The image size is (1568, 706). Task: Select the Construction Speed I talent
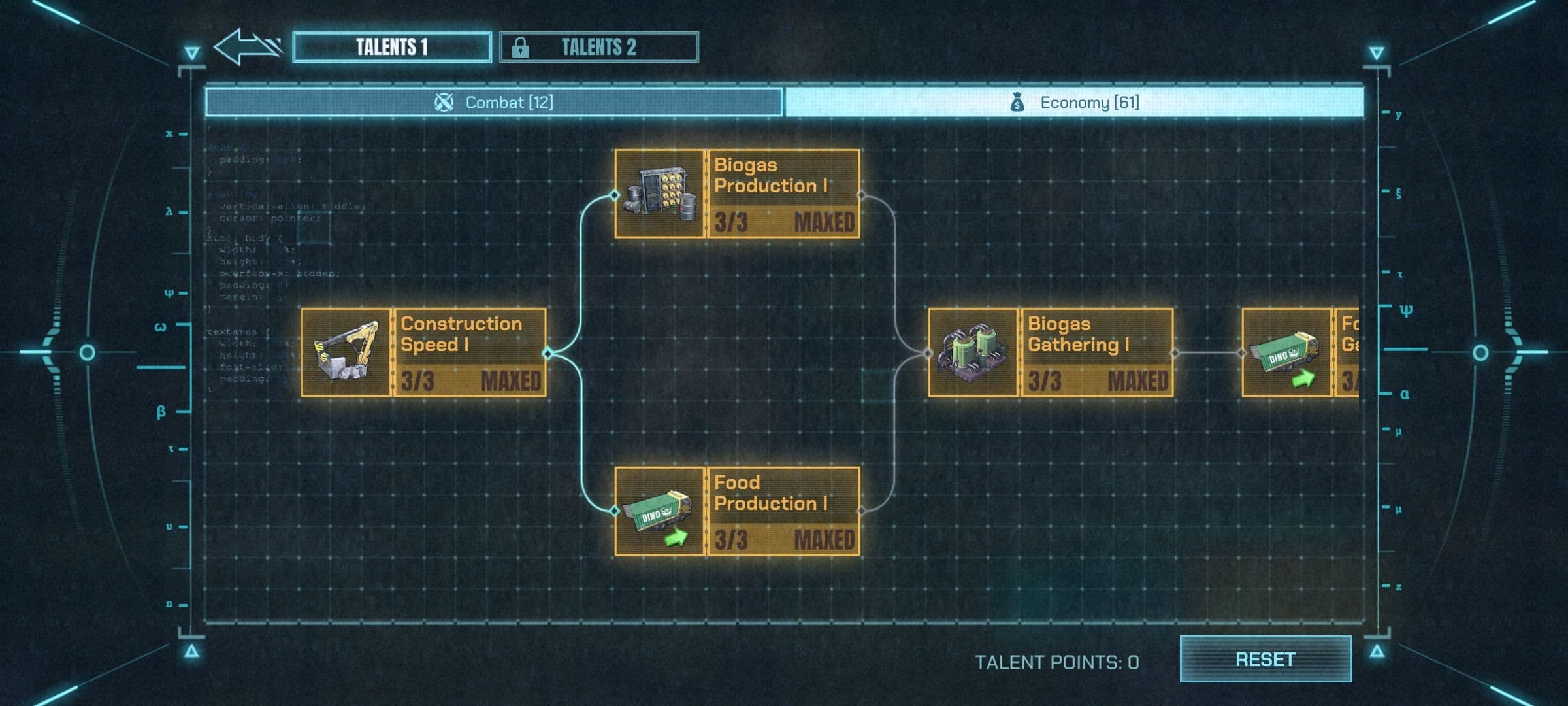point(423,353)
